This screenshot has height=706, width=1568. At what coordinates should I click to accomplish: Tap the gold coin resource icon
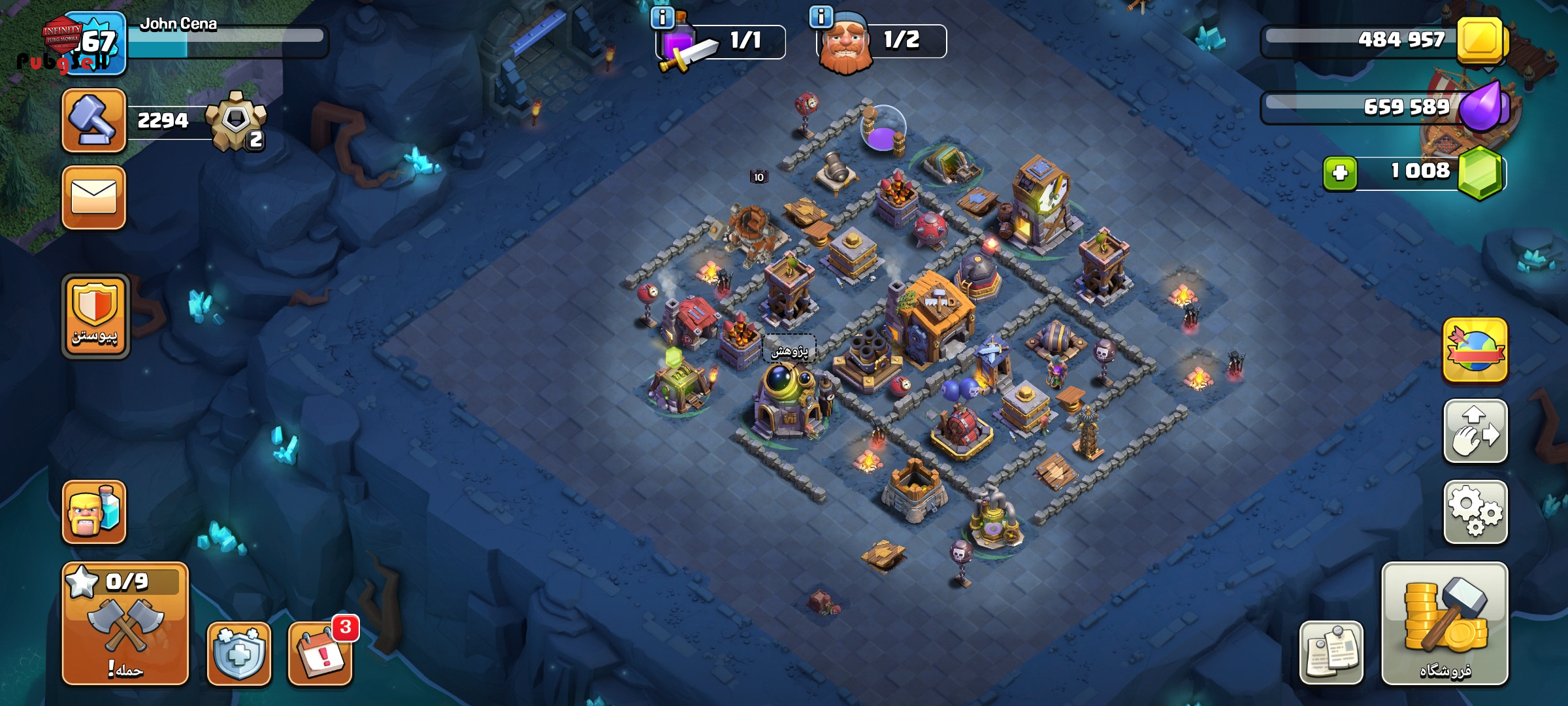coord(1480,41)
